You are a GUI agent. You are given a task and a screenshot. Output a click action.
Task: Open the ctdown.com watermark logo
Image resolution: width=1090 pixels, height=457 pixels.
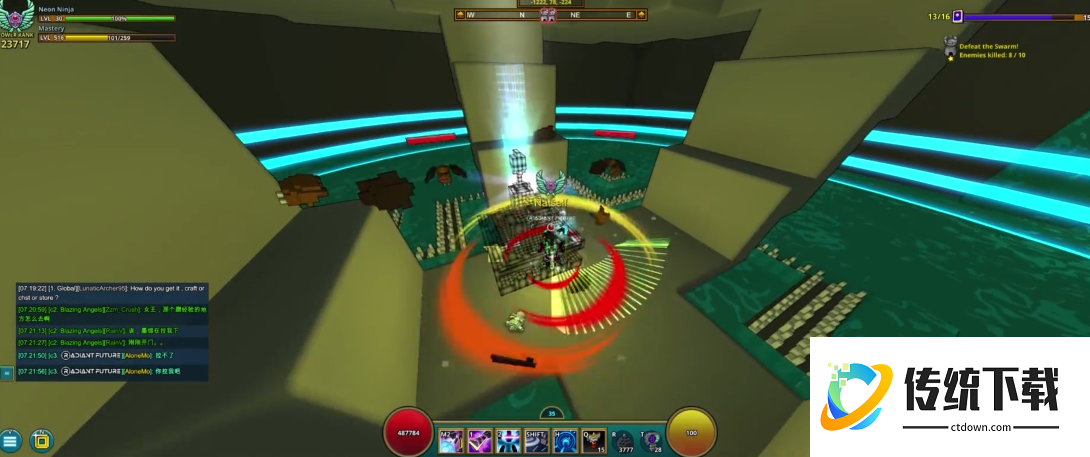tap(943, 394)
